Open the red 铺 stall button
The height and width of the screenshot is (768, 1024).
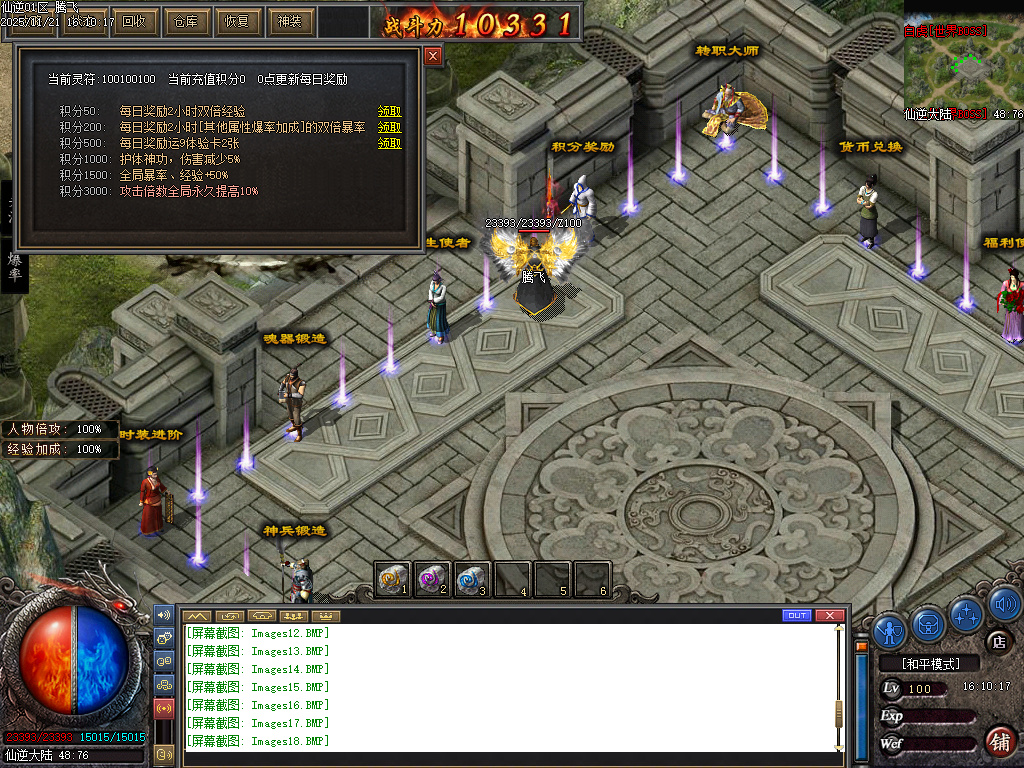click(999, 741)
